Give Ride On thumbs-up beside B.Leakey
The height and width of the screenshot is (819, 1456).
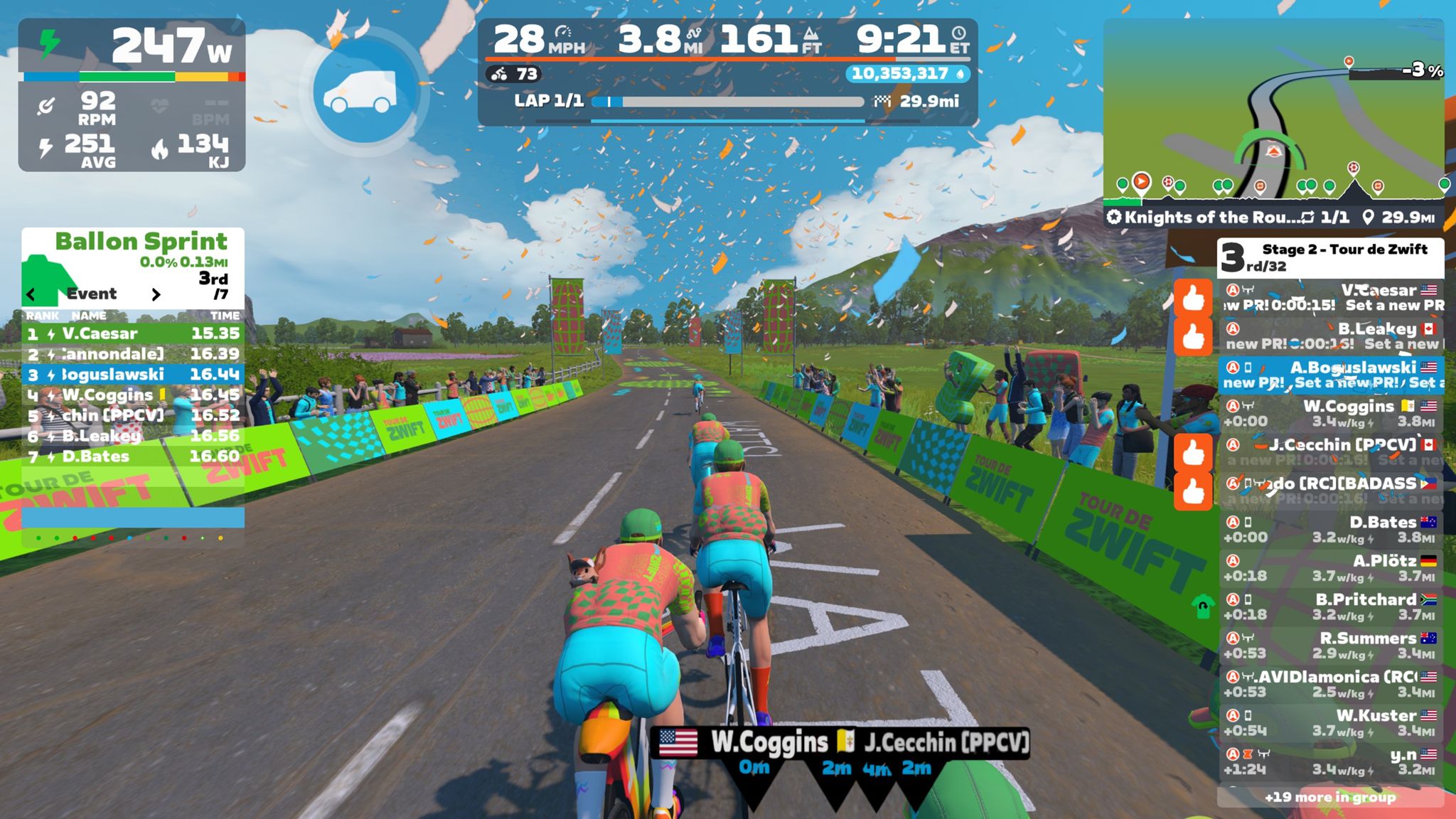[x=1193, y=336]
